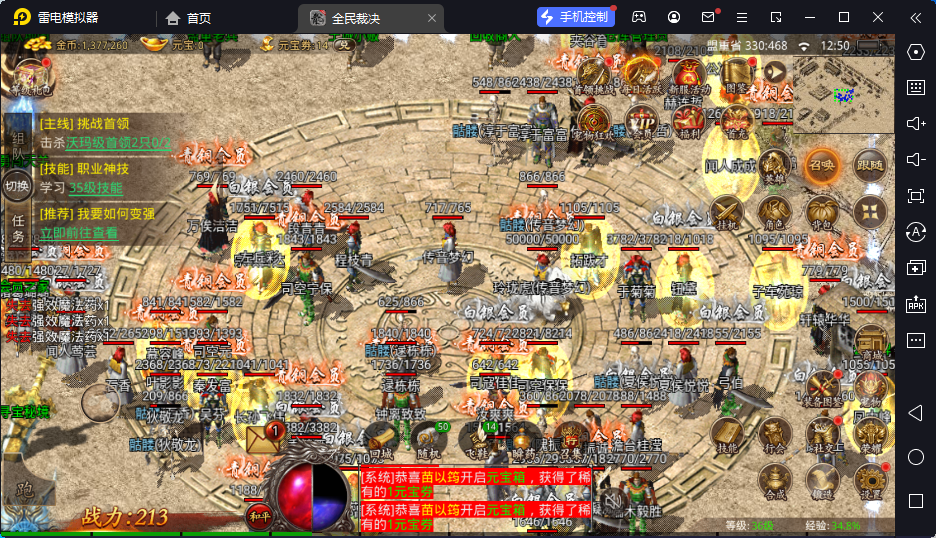Open the 福利 gift box rewards
936x538 pixels.
pos(689,121)
